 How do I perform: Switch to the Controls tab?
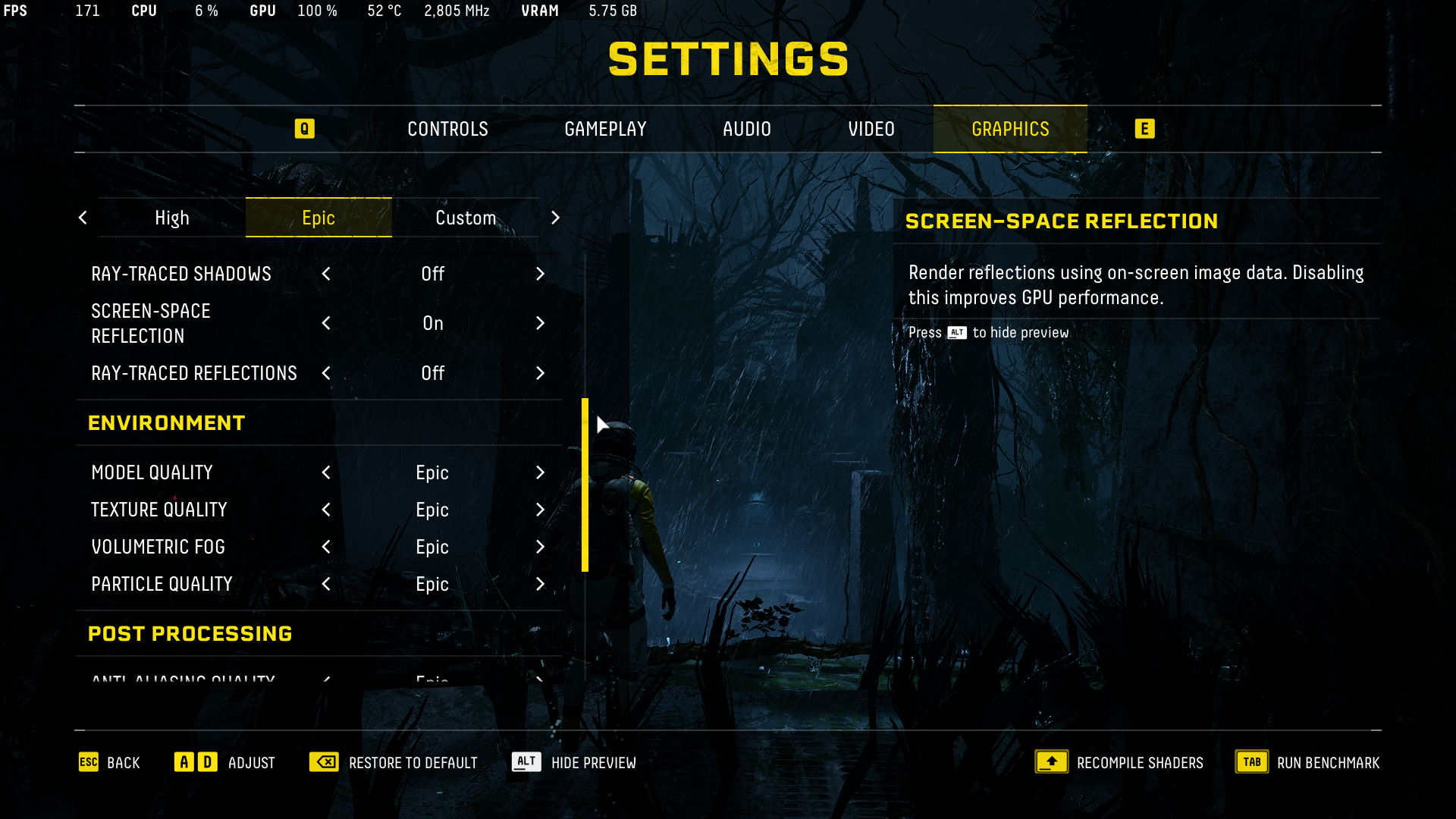[447, 129]
